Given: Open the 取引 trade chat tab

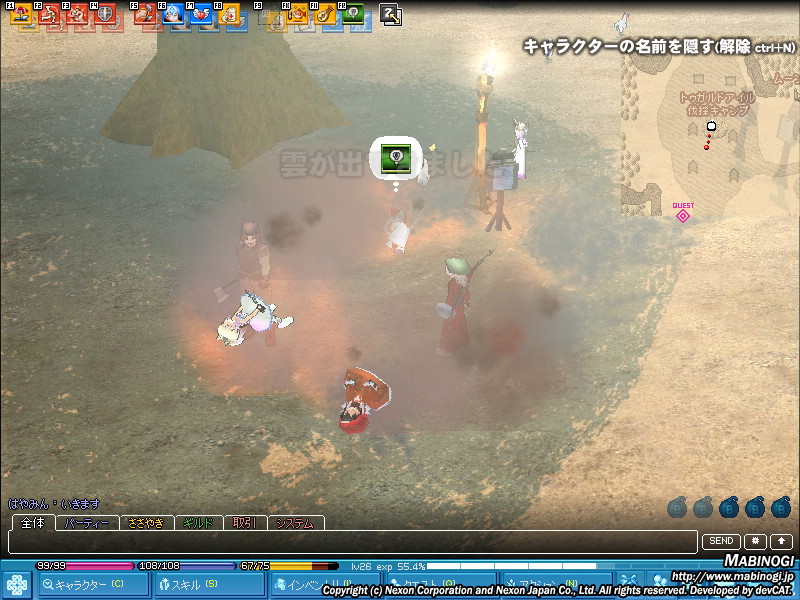Looking at the screenshot, I should [x=246, y=523].
